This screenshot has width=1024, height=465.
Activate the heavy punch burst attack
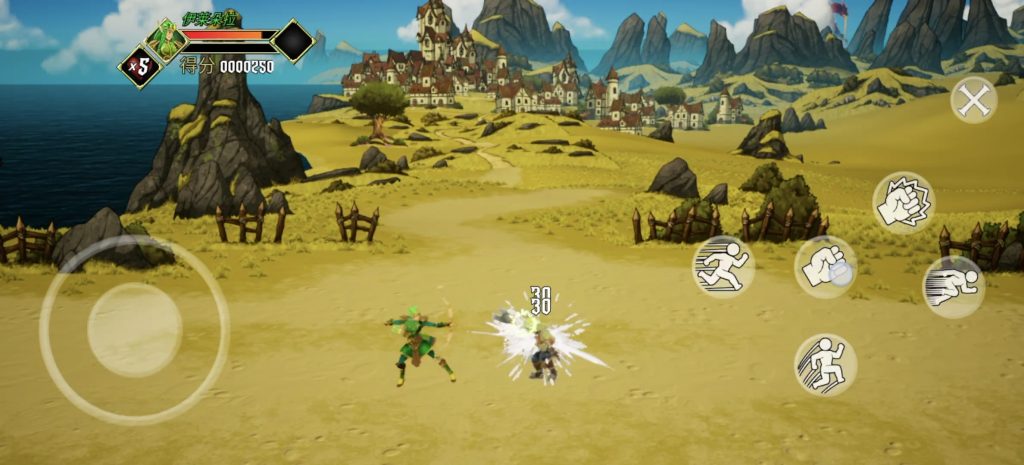tap(903, 202)
